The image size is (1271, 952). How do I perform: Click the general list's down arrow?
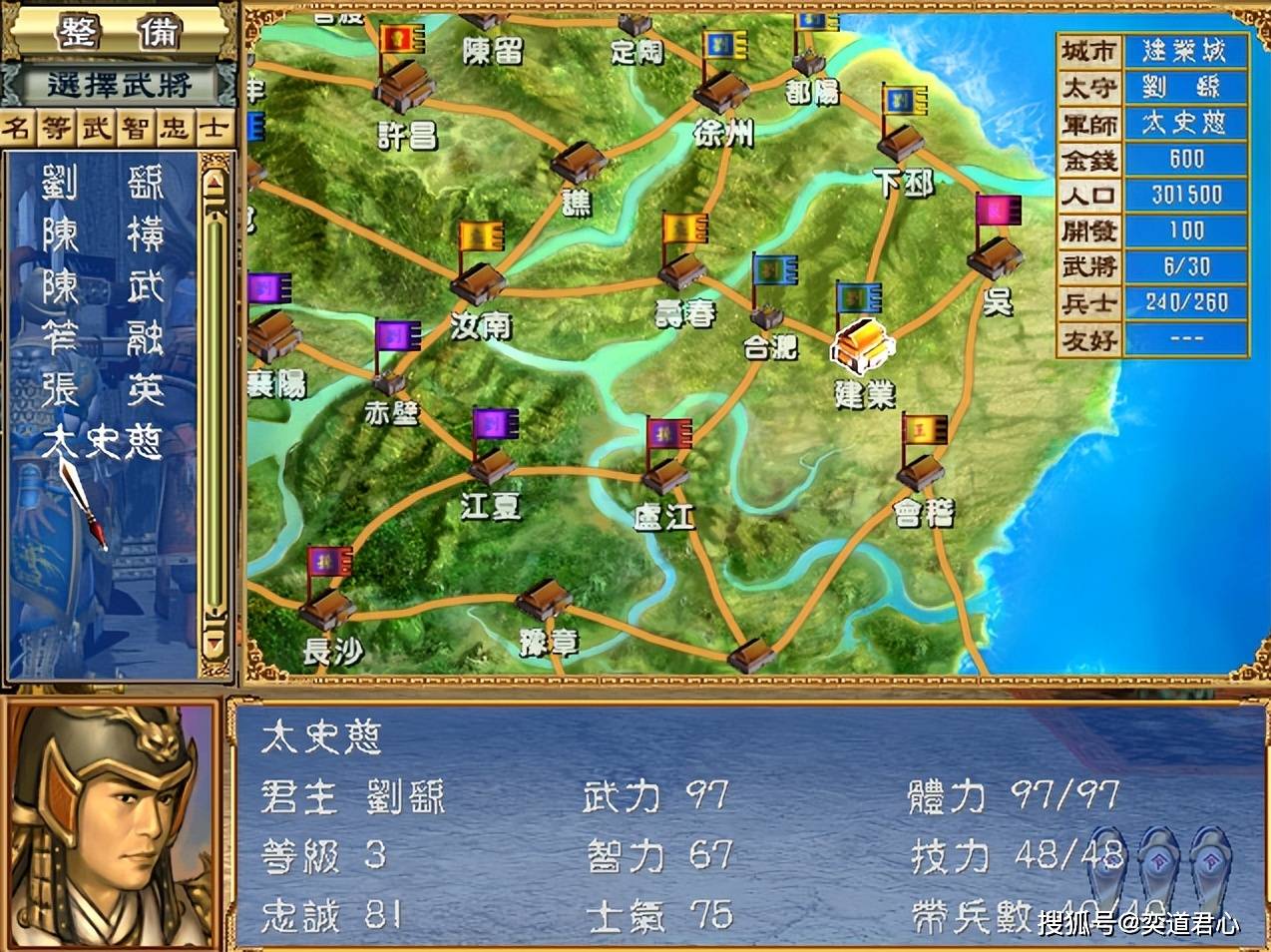tap(214, 641)
